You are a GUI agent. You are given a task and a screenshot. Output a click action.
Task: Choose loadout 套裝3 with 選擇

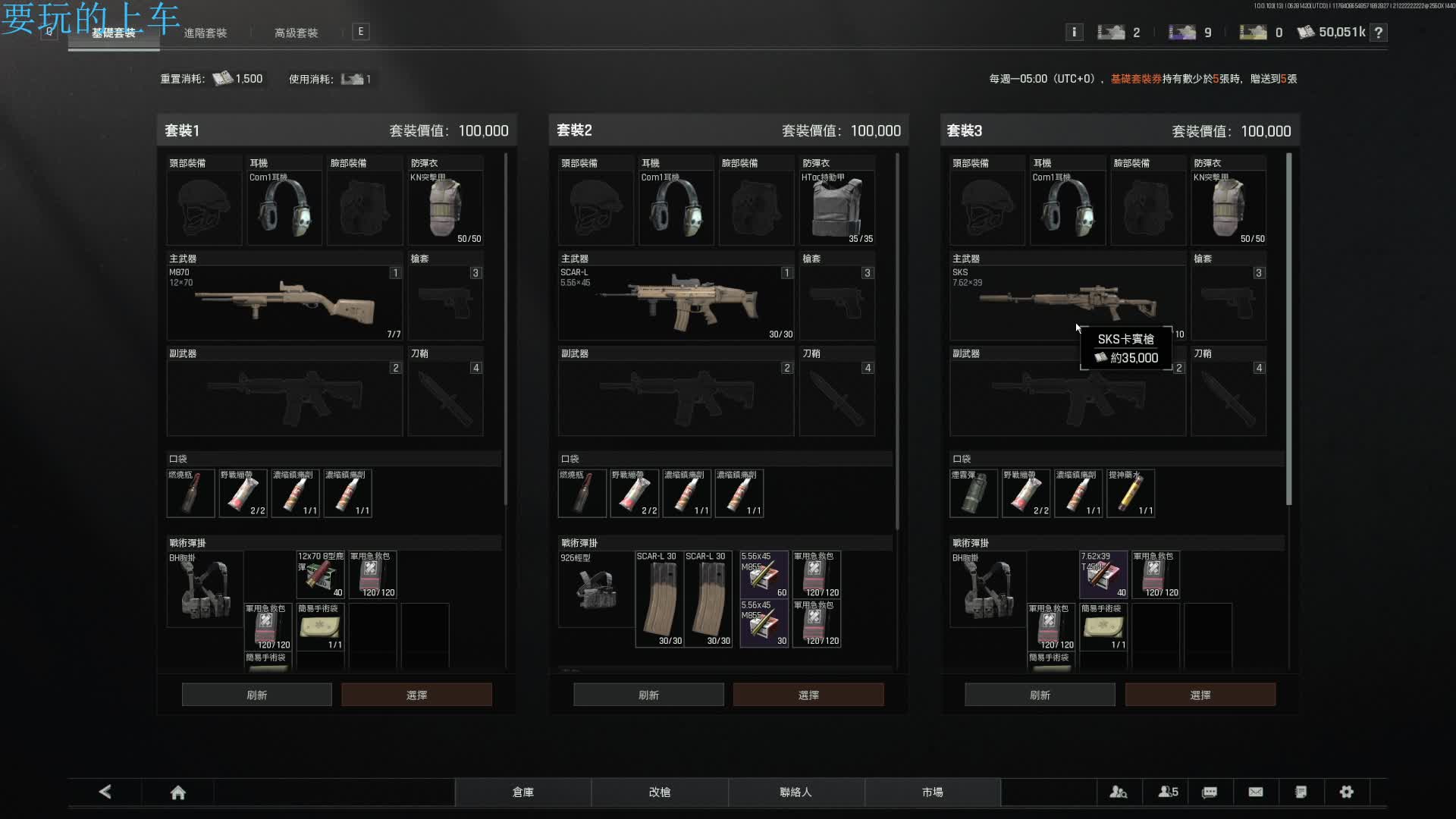1200,695
